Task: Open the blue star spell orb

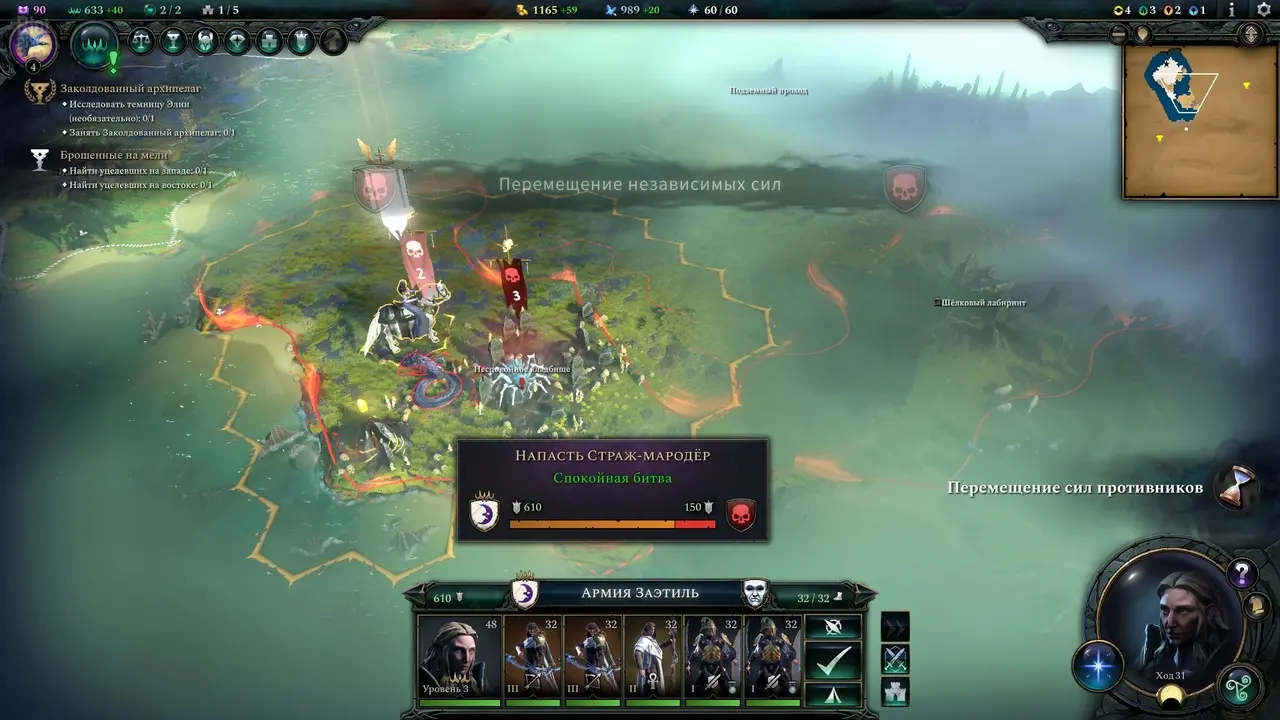Action: click(1098, 667)
